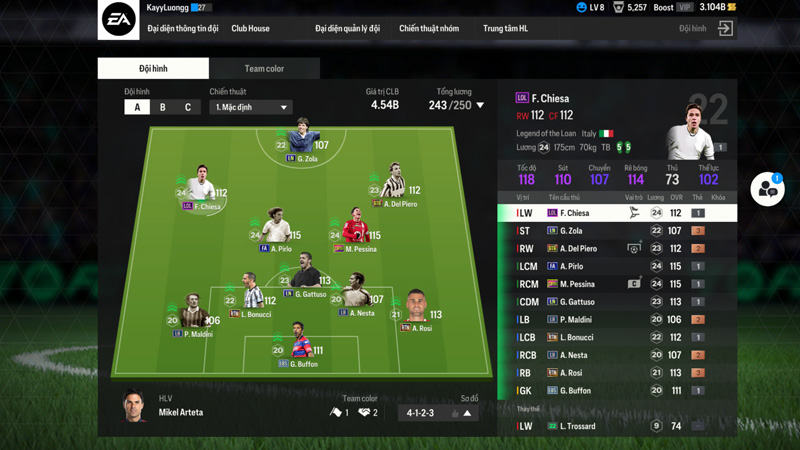Select the A. Pirlo row in list
The height and width of the screenshot is (450, 800).
click(617, 267)
